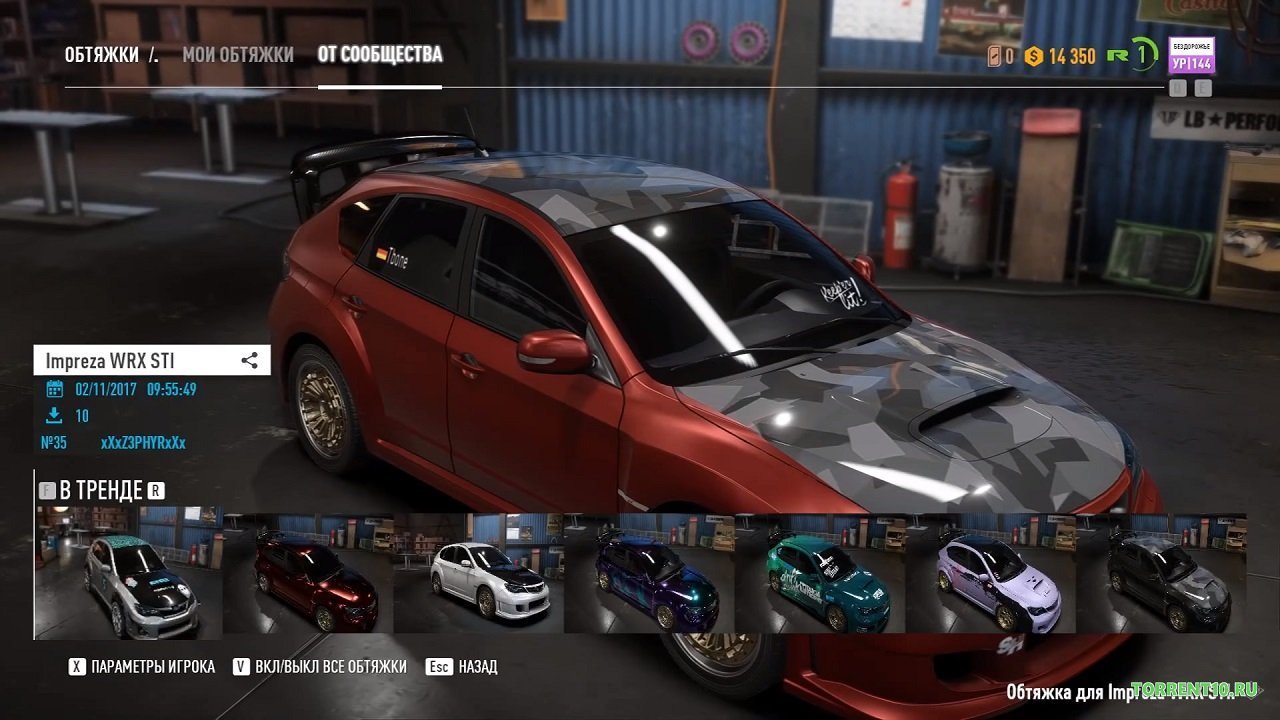Click the F arrow to browse previous wraps
The width and height of the screenshot is (1280, 720).
tap(47, 490)
